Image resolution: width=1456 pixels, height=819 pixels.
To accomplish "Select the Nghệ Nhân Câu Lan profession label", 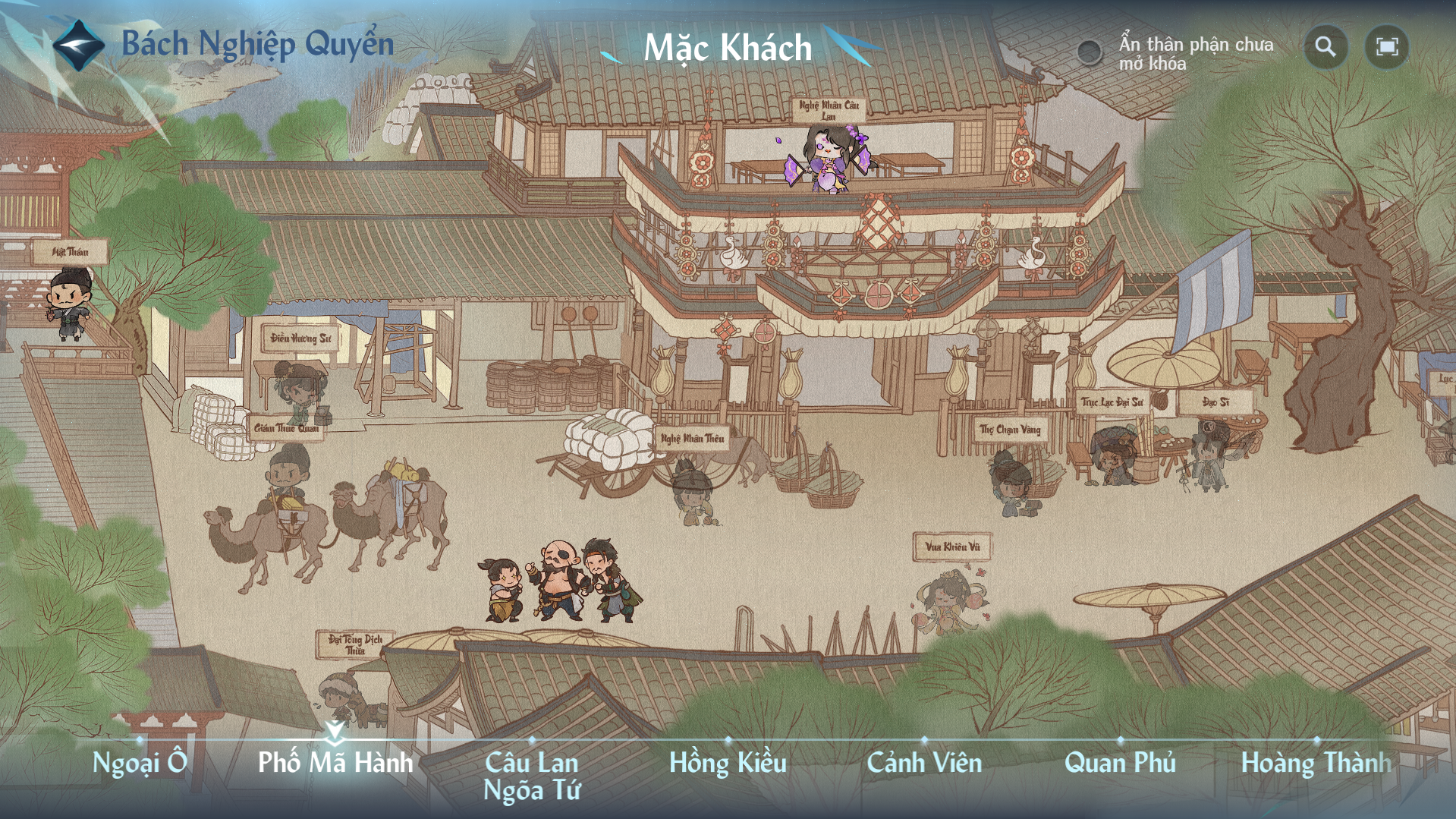I will (829, 111).
